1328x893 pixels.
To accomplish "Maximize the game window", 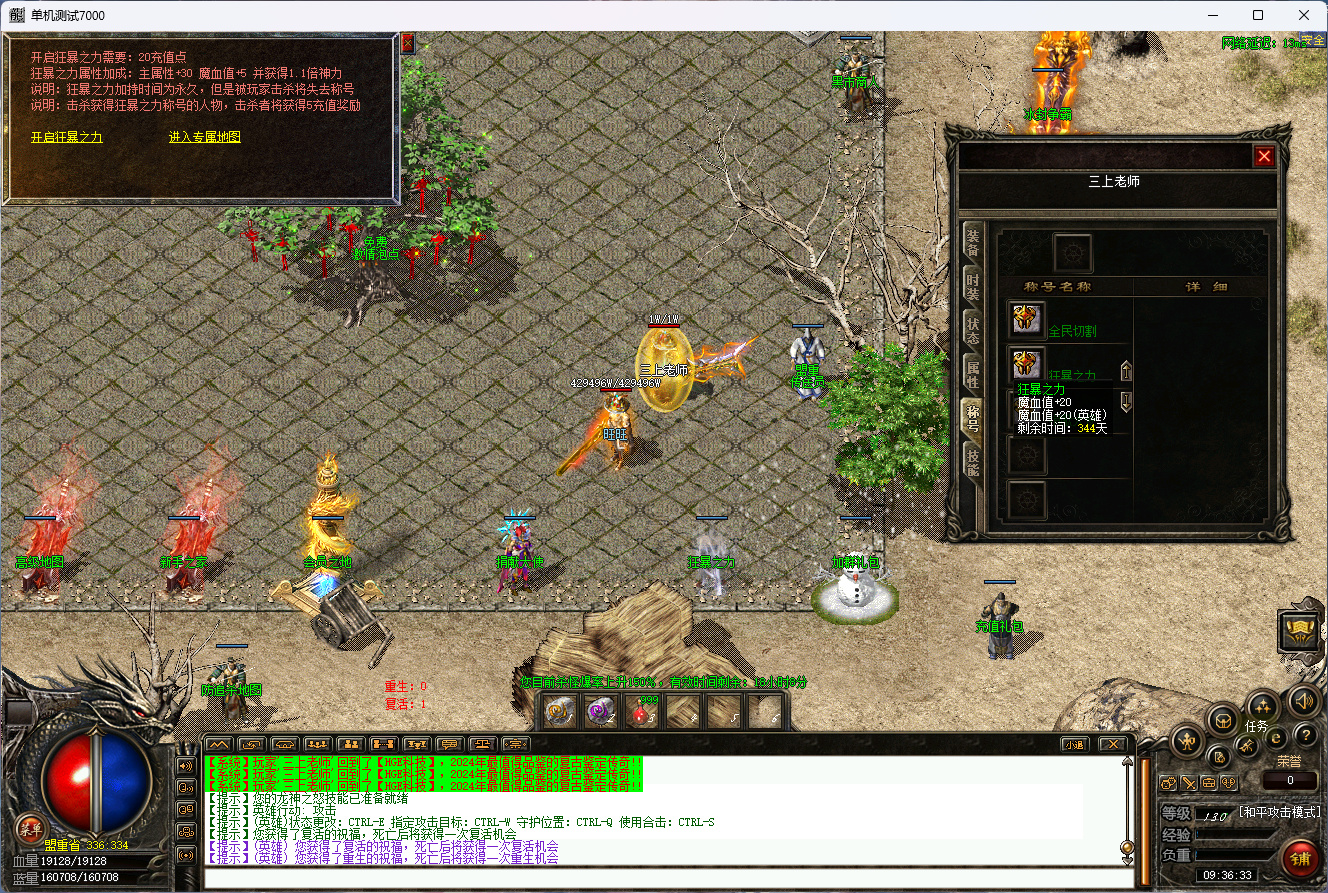I will pyautogui.click(x=1258, y=15).
